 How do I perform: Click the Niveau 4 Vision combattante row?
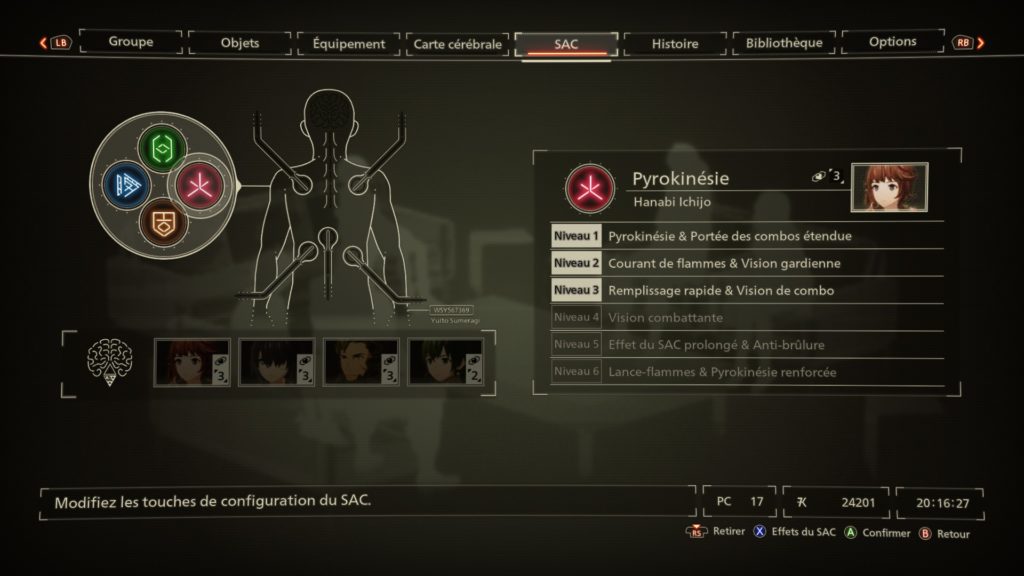[746, 317]
